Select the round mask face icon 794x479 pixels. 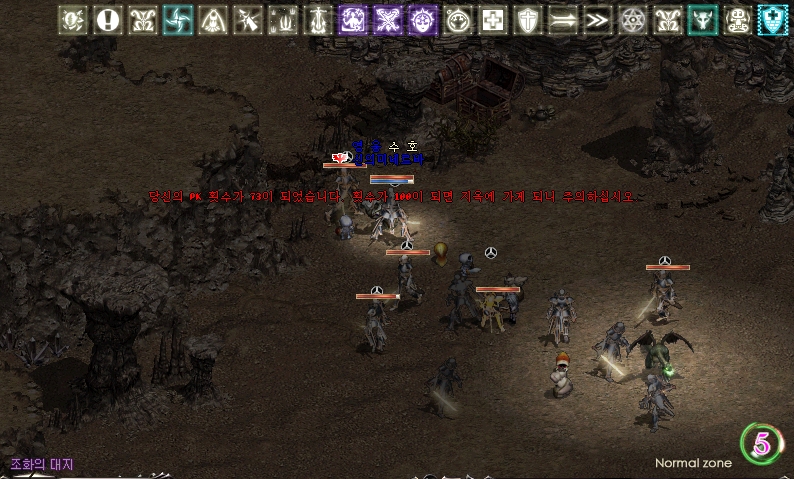[x=457, y=19]
